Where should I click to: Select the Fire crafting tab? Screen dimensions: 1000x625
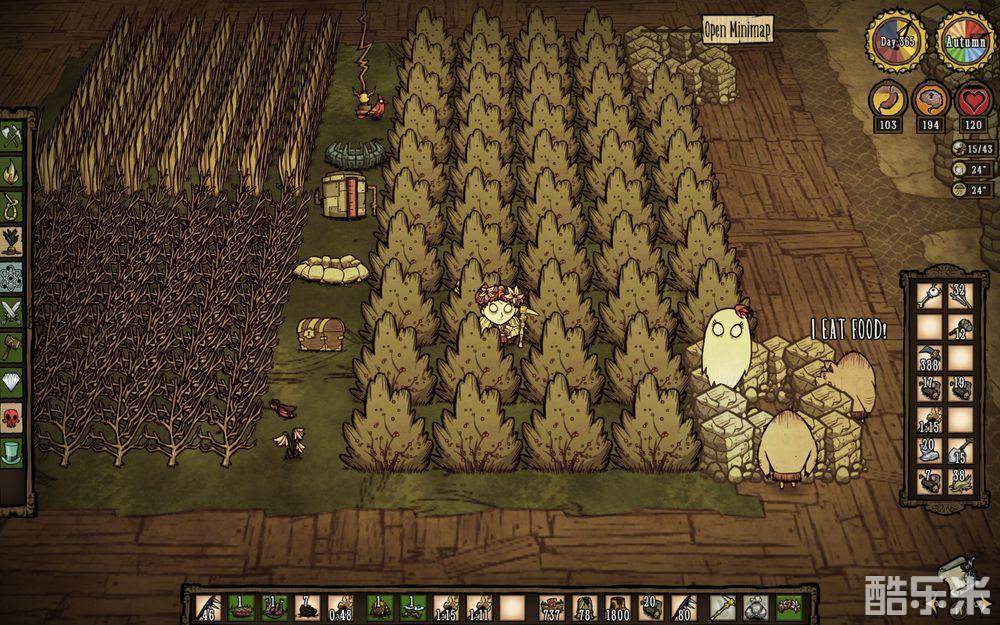pyautogui.click(x=12, y=169)
